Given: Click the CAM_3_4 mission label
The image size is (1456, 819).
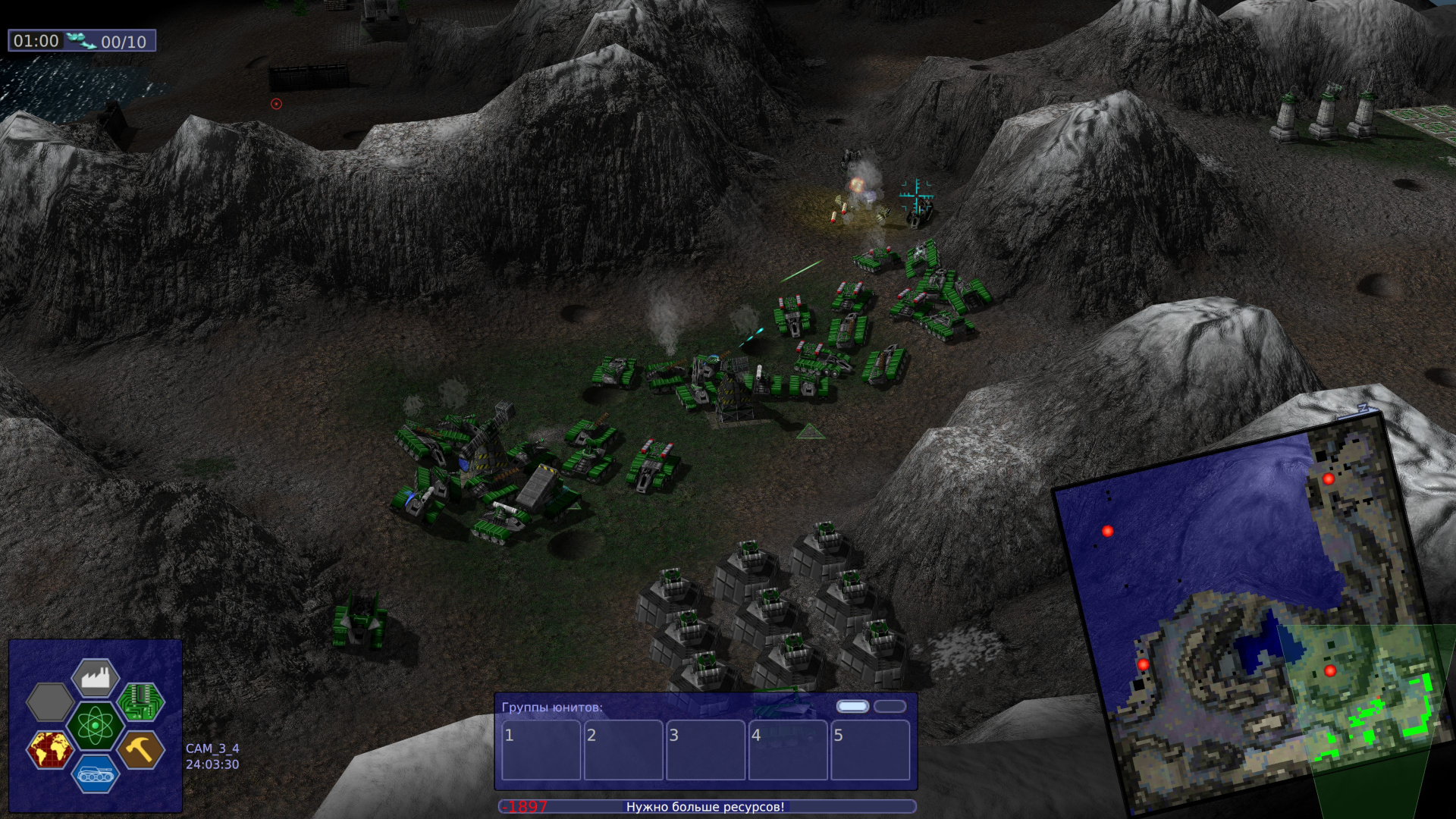Looking at the screenshot, I should tap(211, 748).
